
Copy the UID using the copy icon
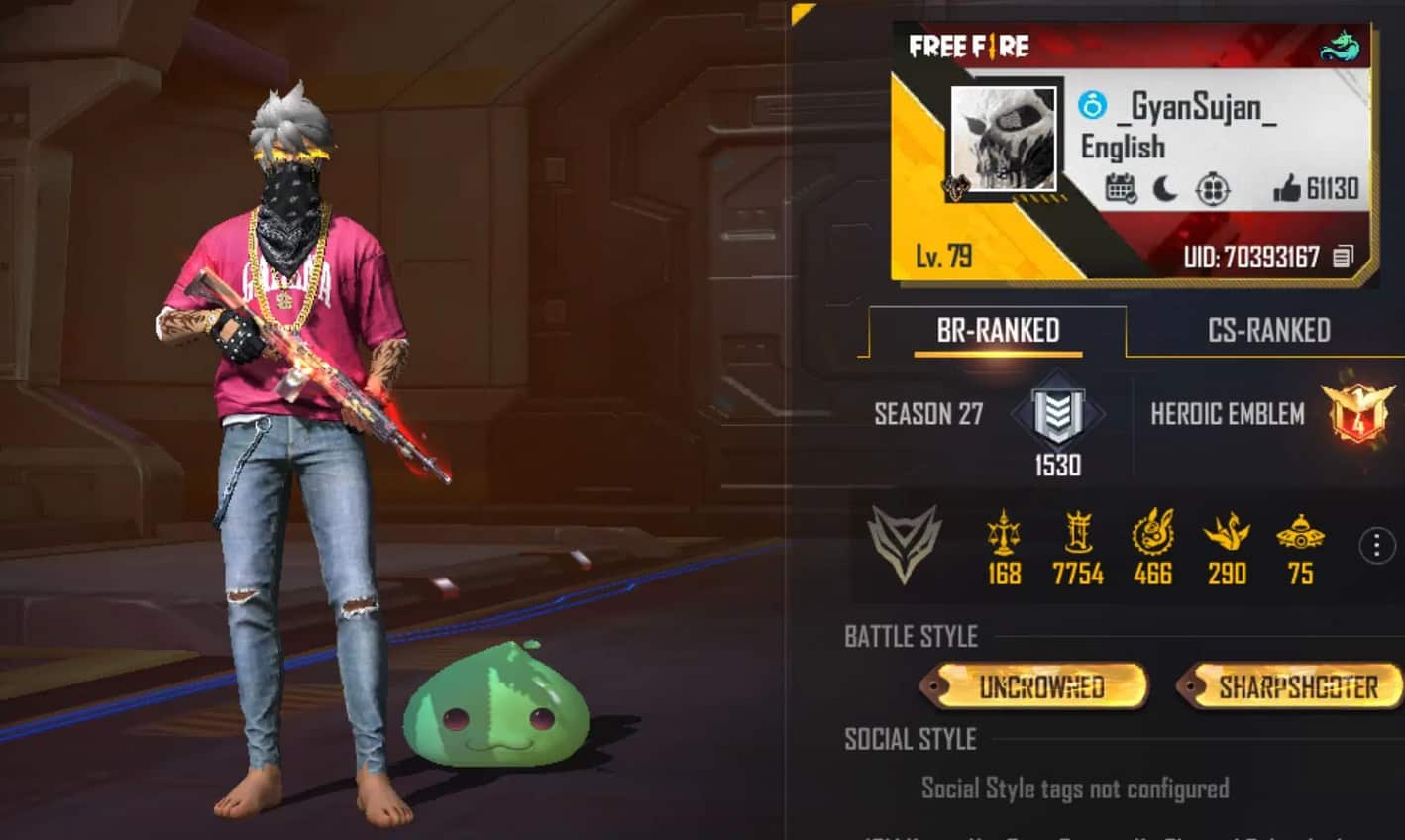tap(1343, 258)
